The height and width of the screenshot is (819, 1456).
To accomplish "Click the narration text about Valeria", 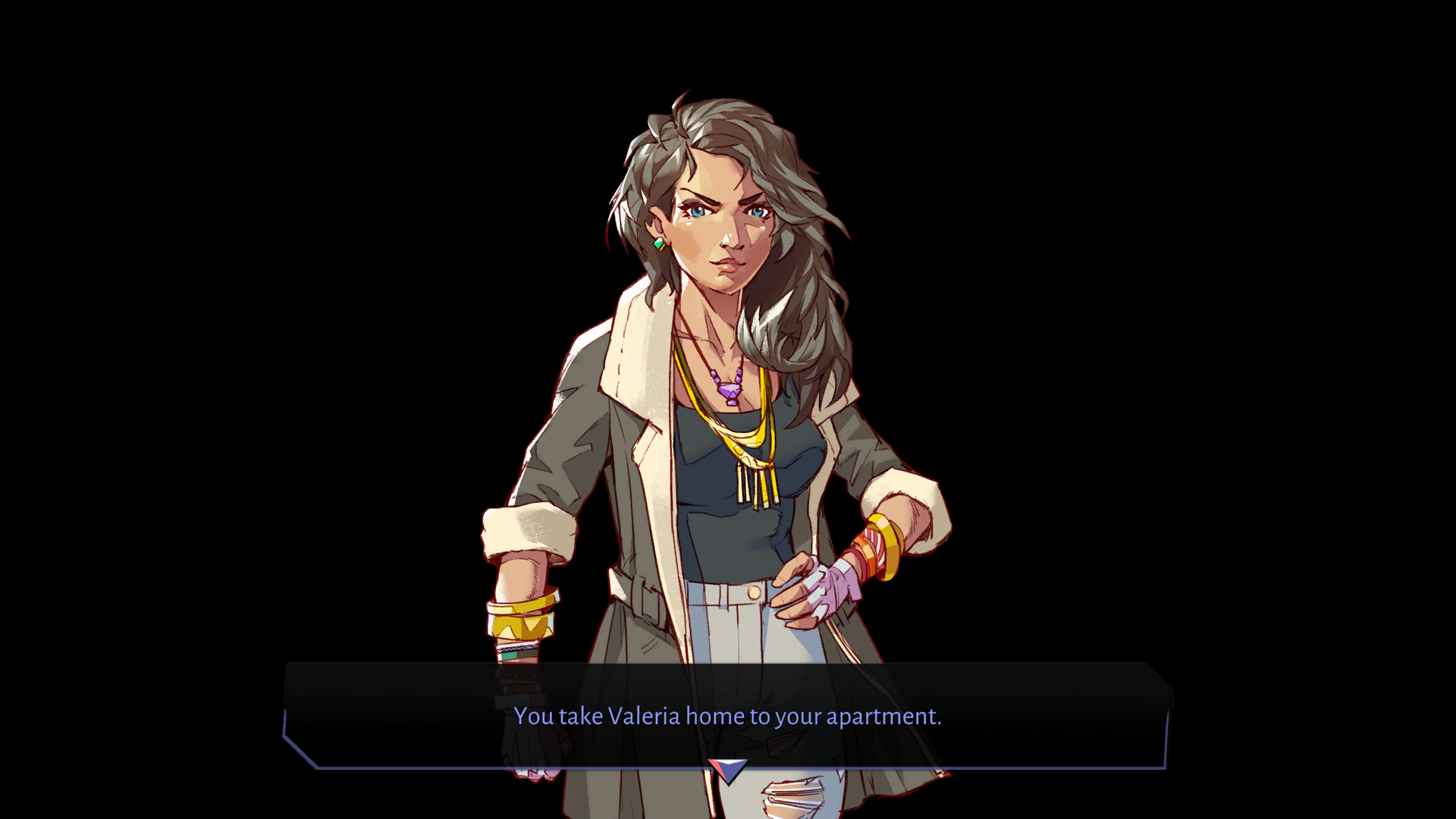I will click(x=728, y=716).
